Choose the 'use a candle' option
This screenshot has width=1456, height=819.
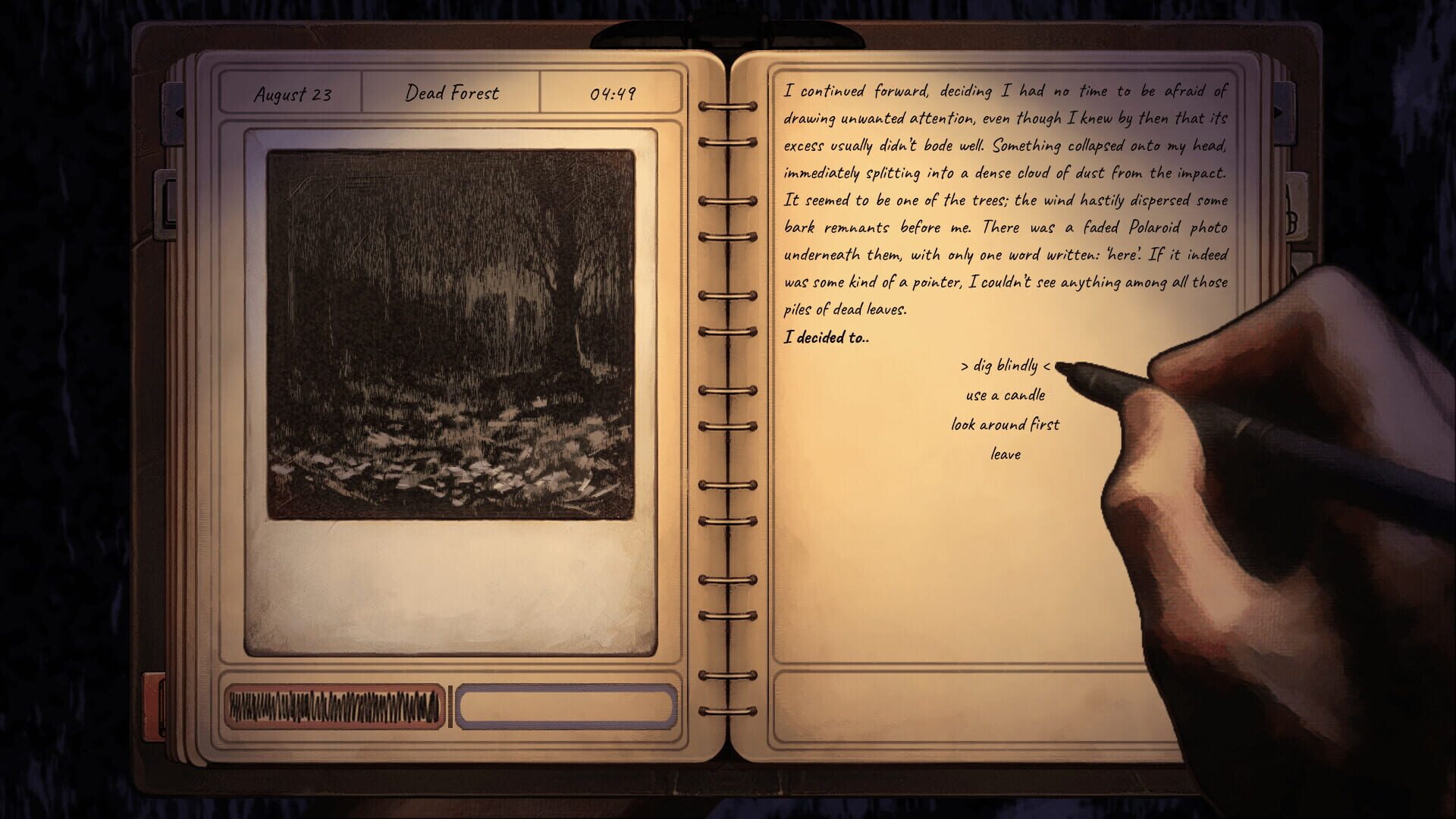click(x=1005, y=394)
